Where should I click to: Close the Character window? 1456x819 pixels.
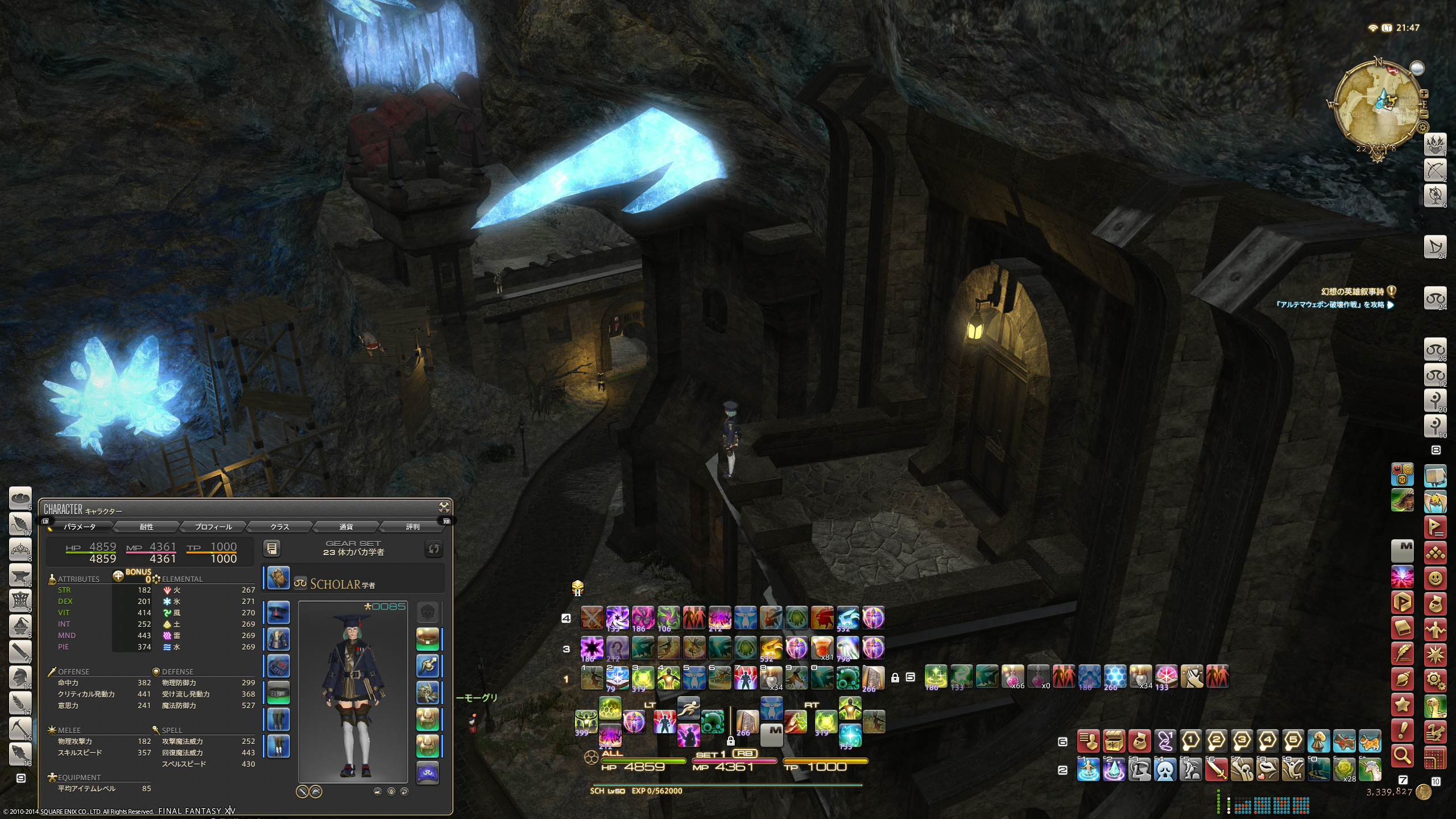(x=444, y=507)
